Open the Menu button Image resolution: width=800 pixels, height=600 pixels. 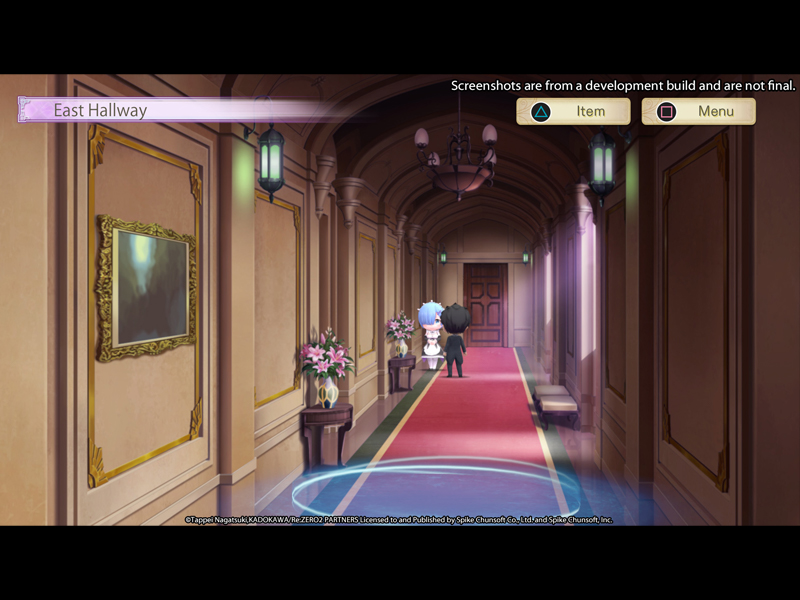(x=698, y=111)
